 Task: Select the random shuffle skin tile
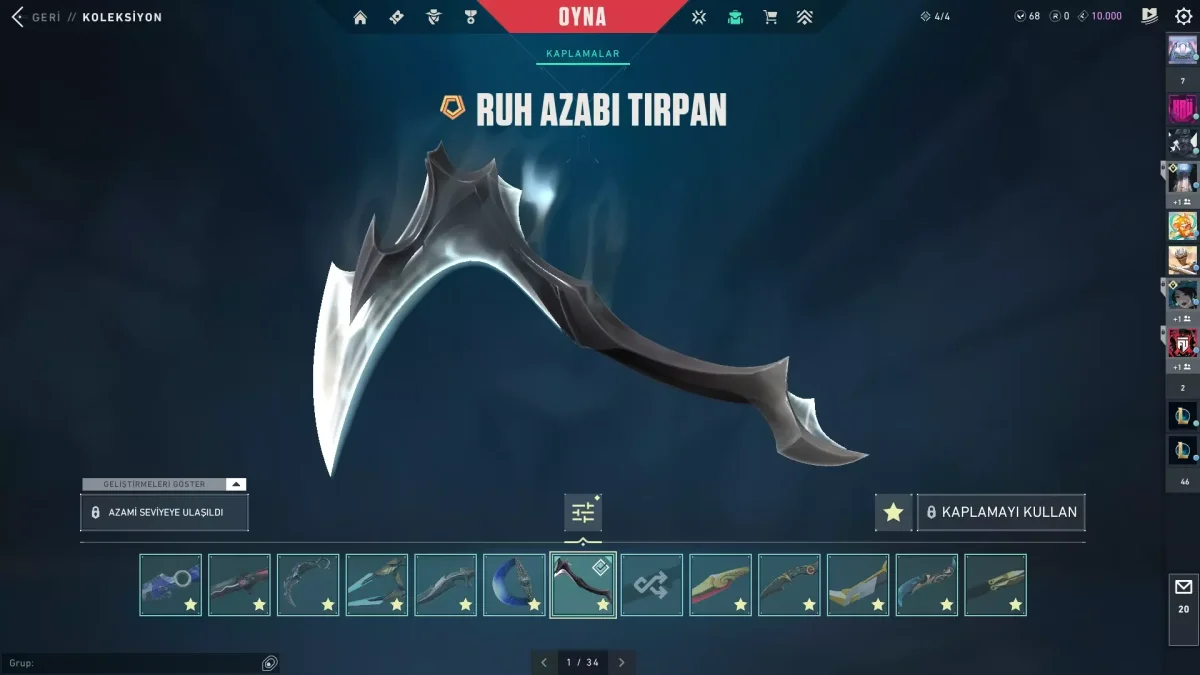click(652, 585)
